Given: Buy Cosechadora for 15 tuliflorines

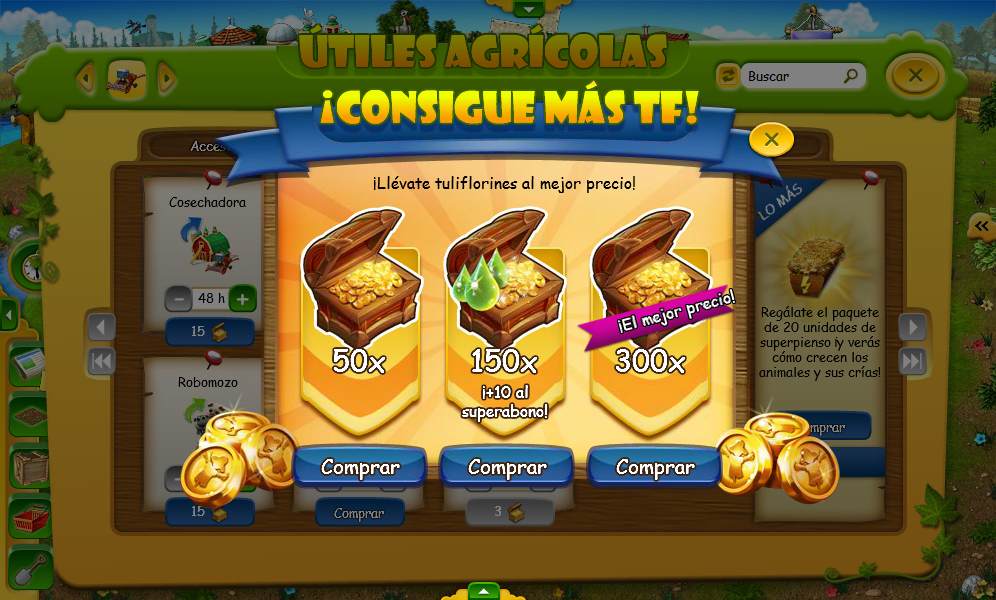Looking at the screenshot, I should (210, 332).
